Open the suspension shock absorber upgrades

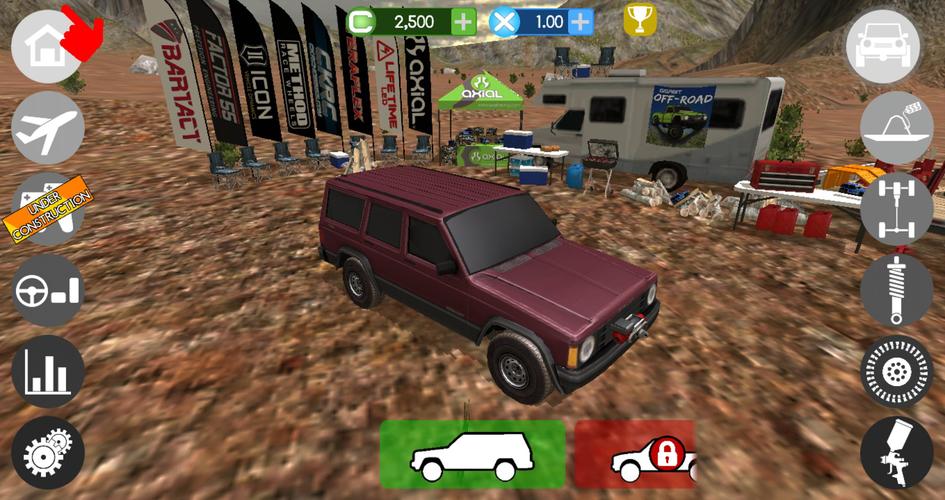896,290
